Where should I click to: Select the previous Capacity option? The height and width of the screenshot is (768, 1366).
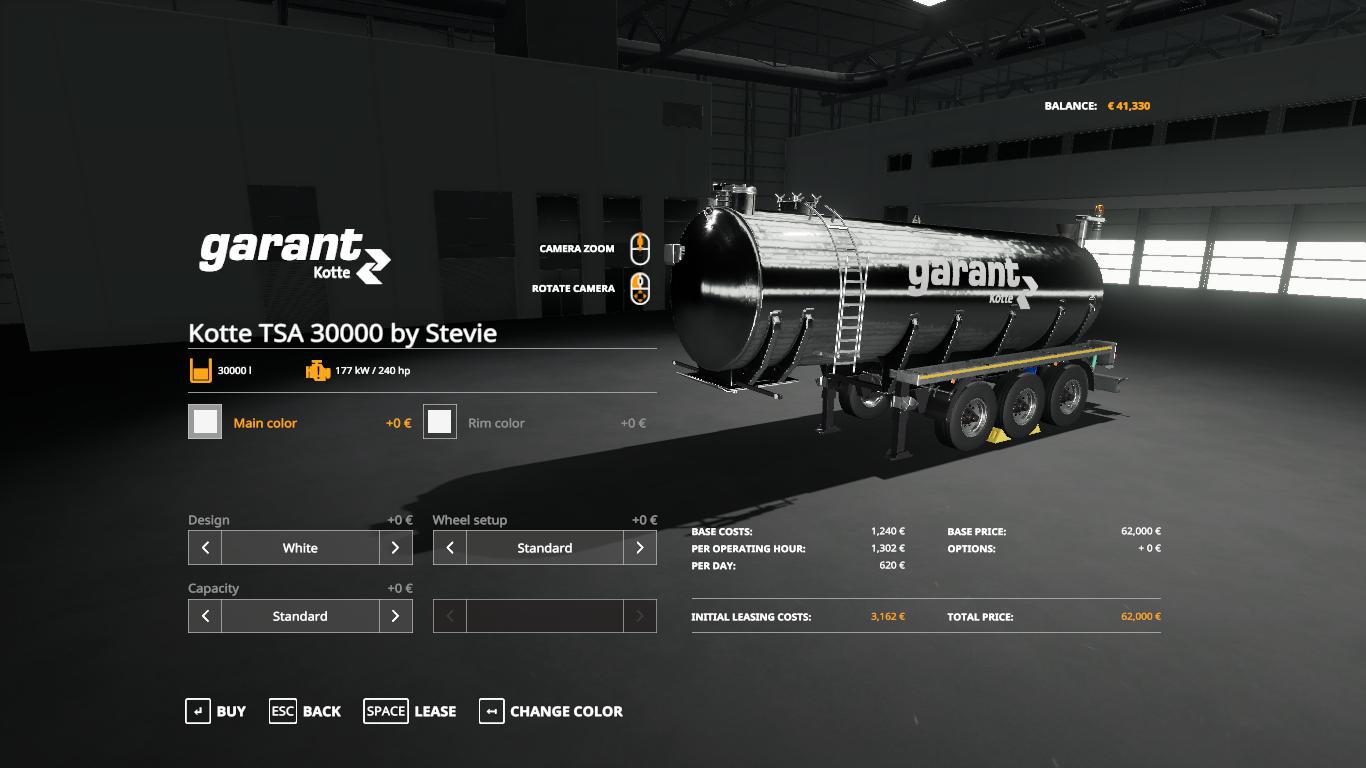tap(205, 616)
